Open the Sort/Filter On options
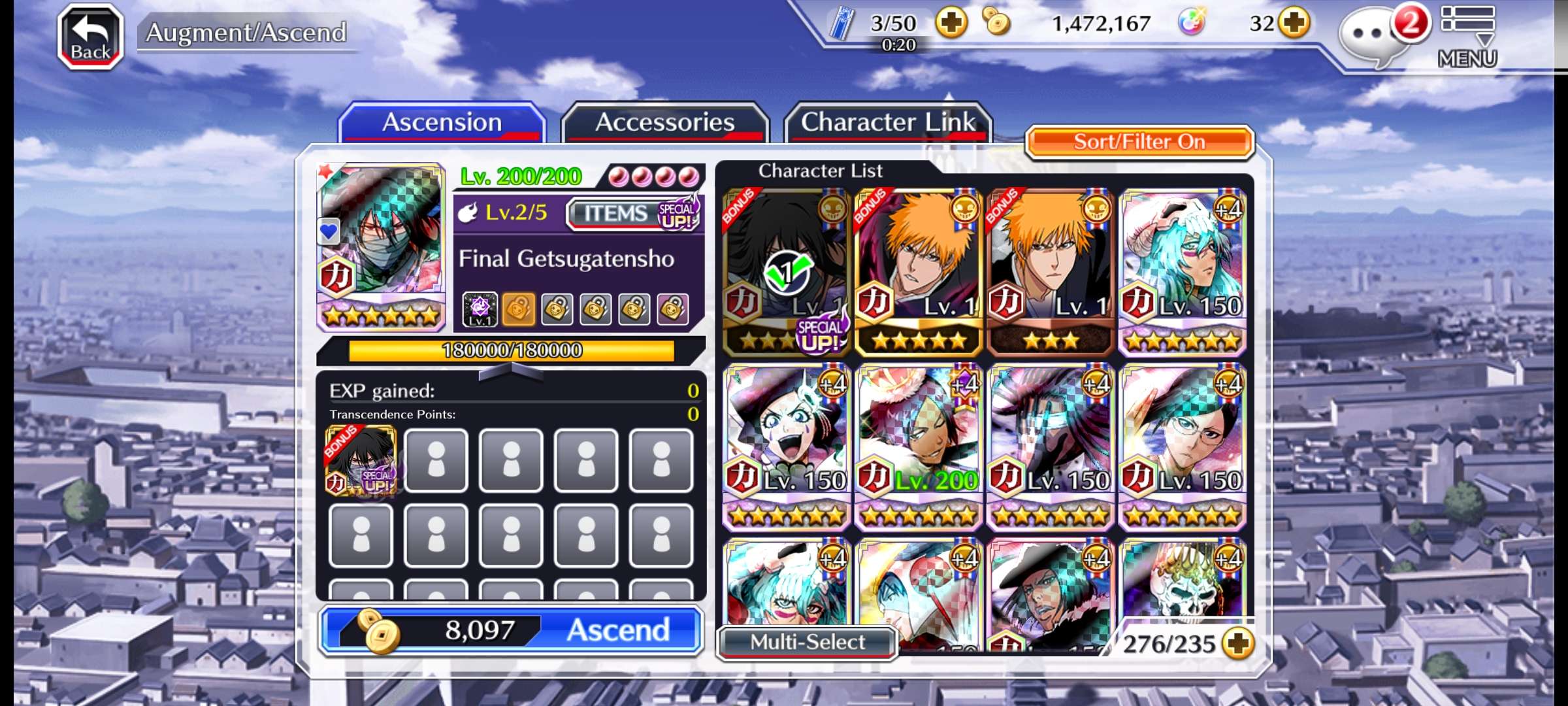 [x=1139, y=142]
